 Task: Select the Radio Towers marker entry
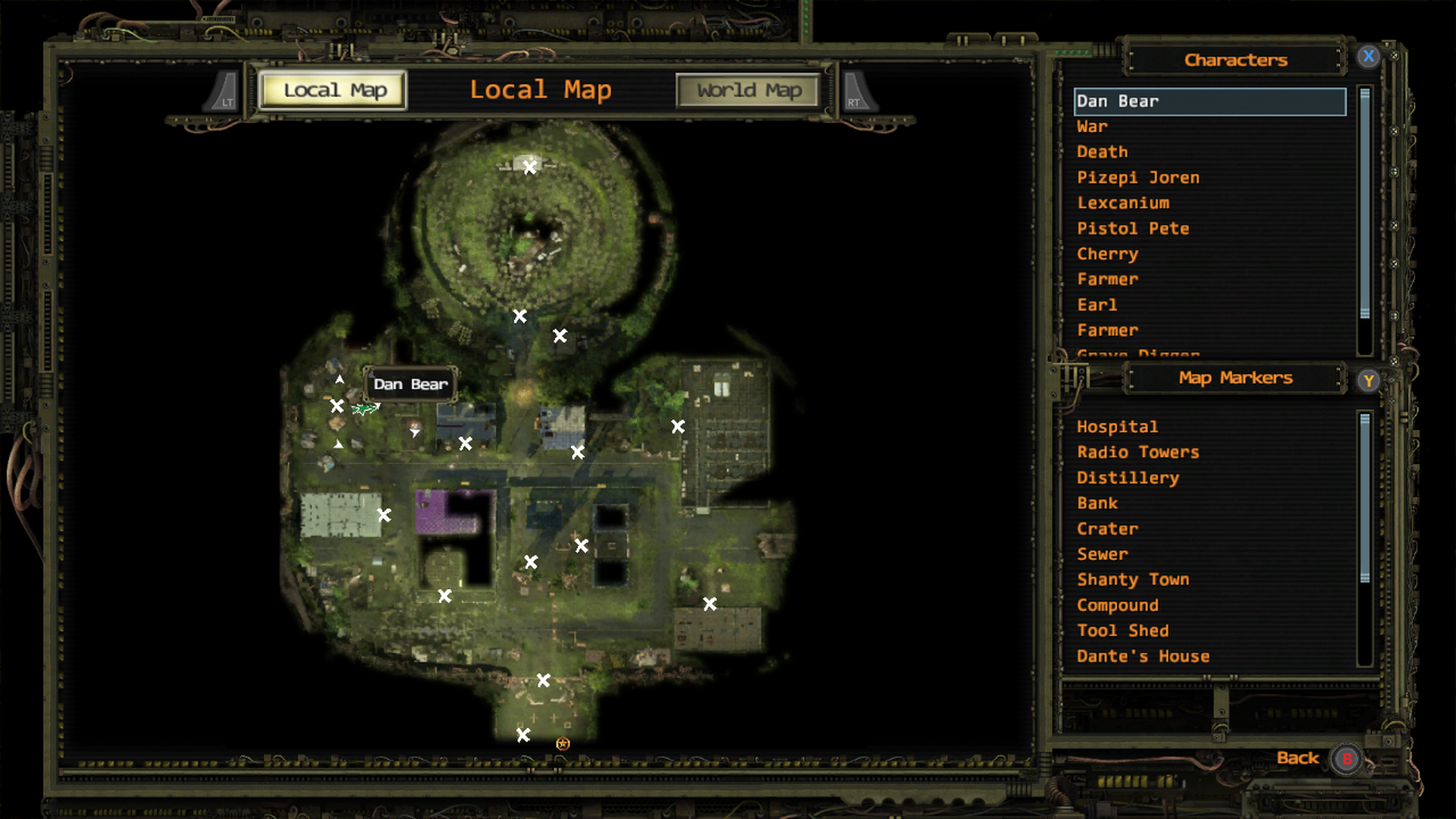(1137, 453)
